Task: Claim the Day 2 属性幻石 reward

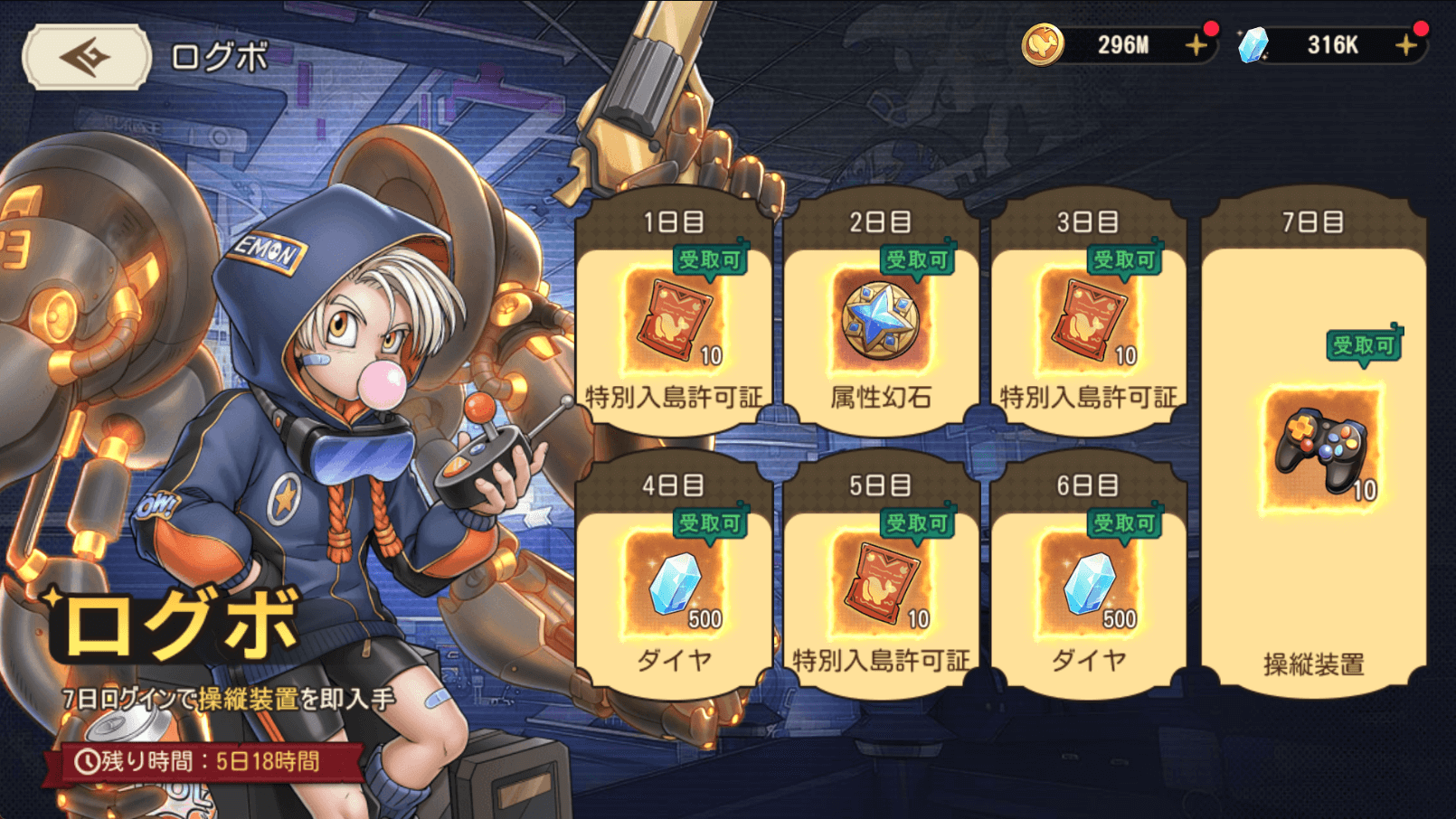Action: click(x=880, y=321)
